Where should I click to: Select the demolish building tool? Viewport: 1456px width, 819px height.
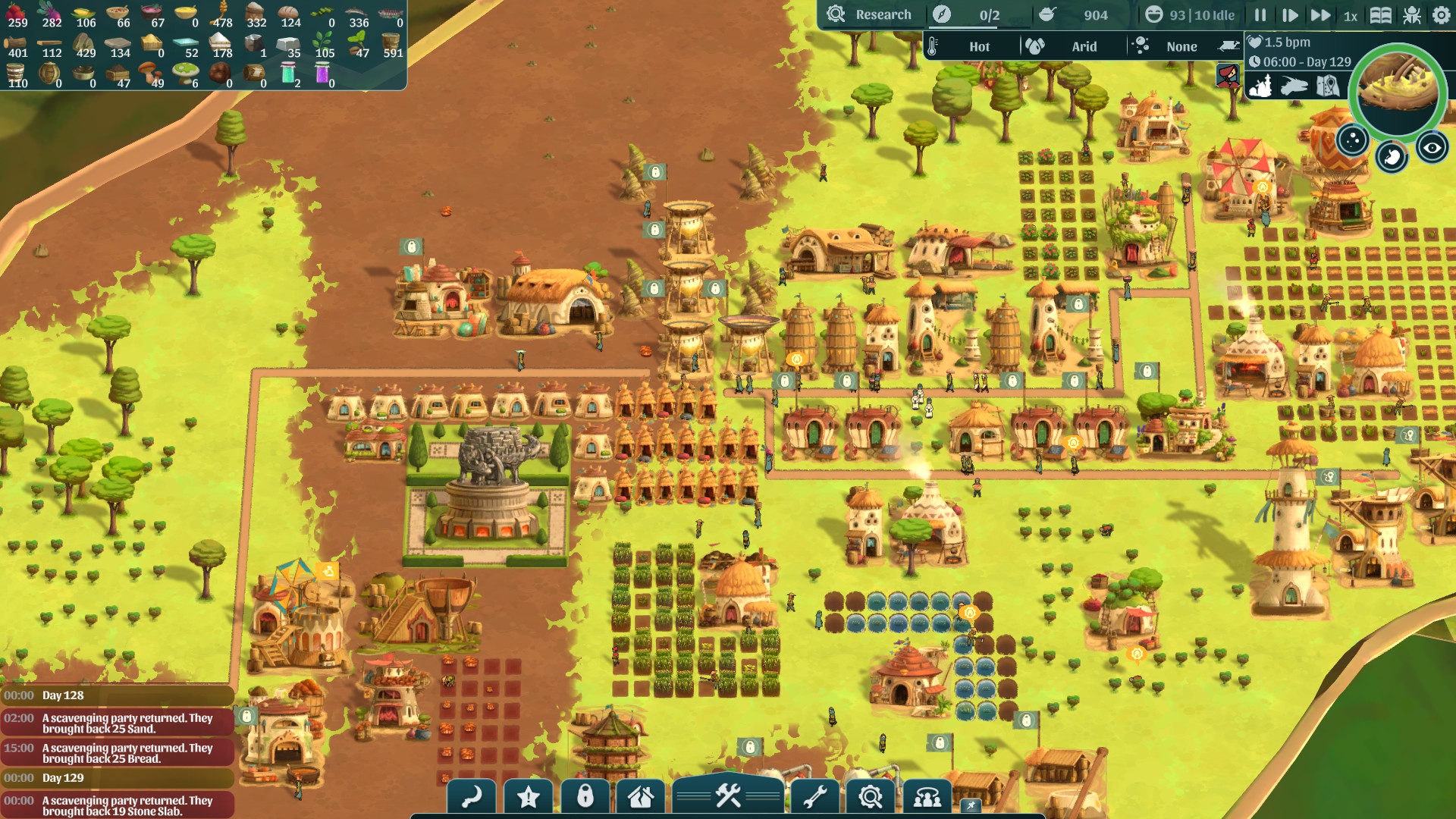pyautogui.click(x=641, y=797)
